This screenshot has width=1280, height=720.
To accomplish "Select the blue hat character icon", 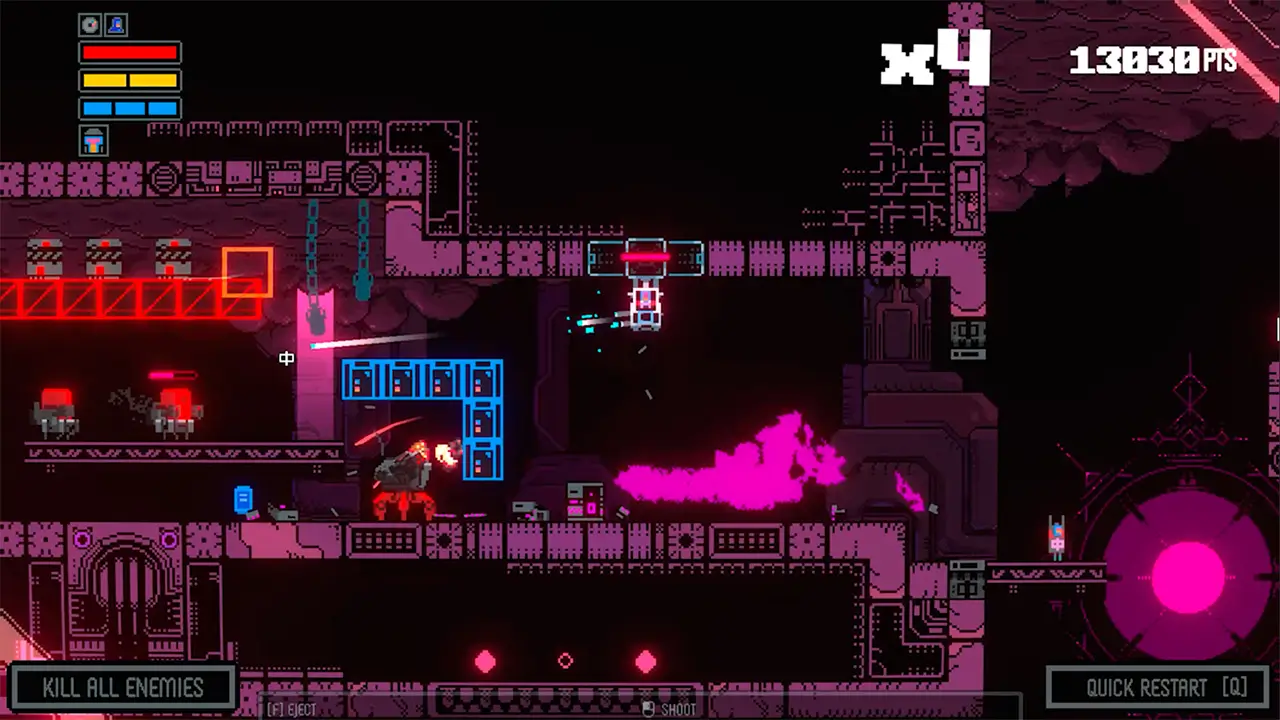I will pos(116,24).
